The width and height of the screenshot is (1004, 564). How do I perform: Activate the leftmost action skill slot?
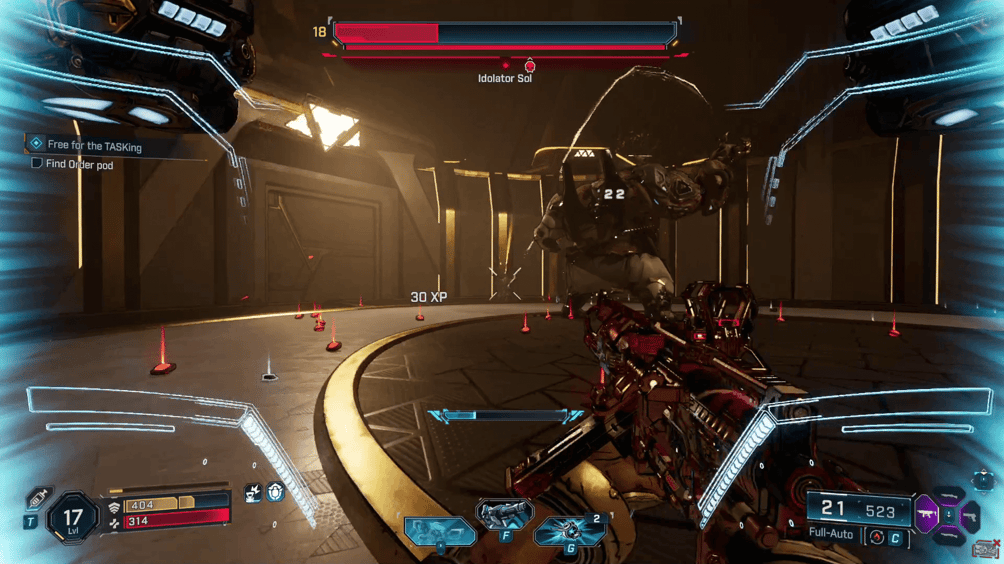pos(439,531)
